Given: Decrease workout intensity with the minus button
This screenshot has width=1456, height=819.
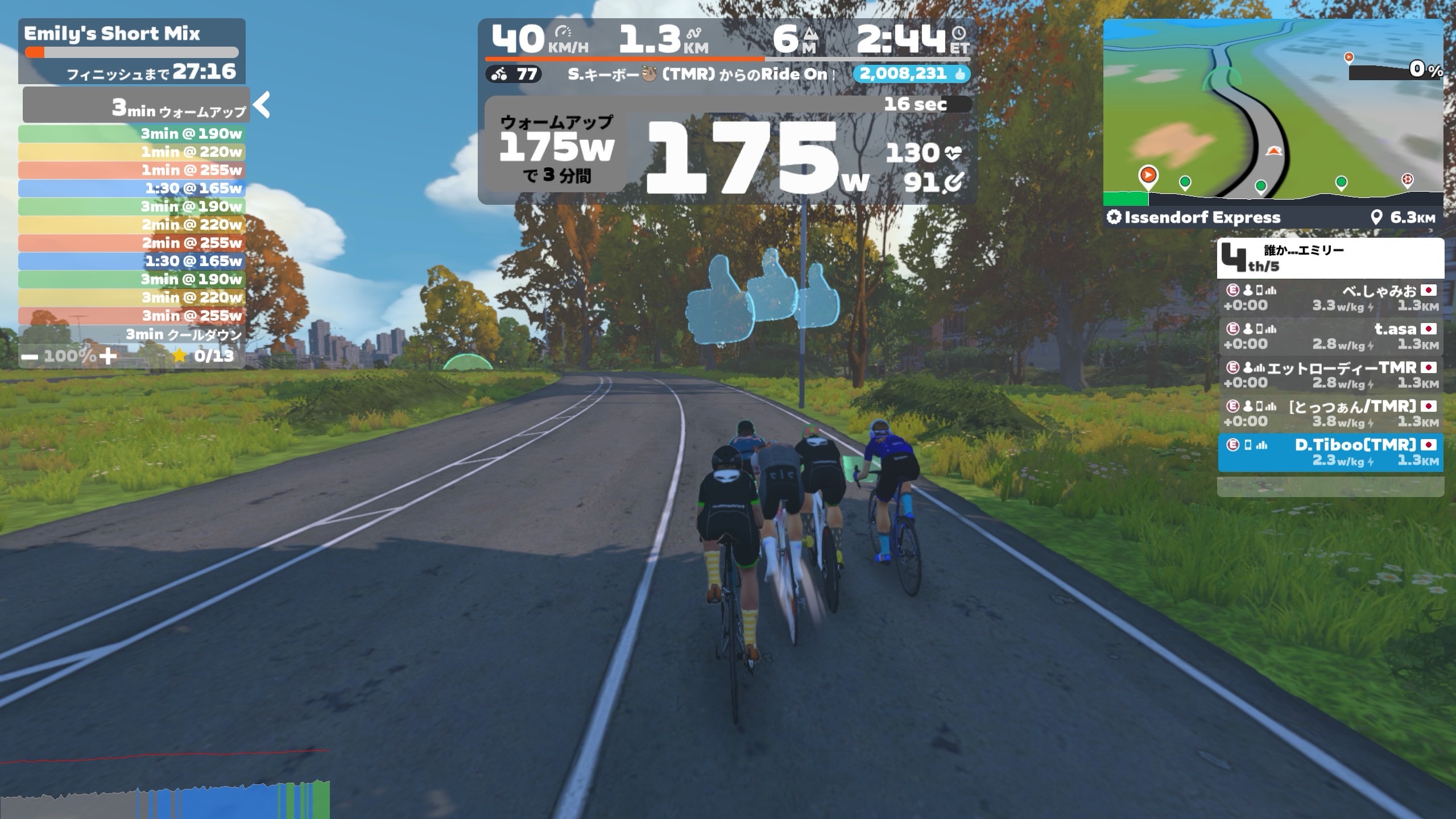Looking at the screenshot, I should tap(31, 357).
